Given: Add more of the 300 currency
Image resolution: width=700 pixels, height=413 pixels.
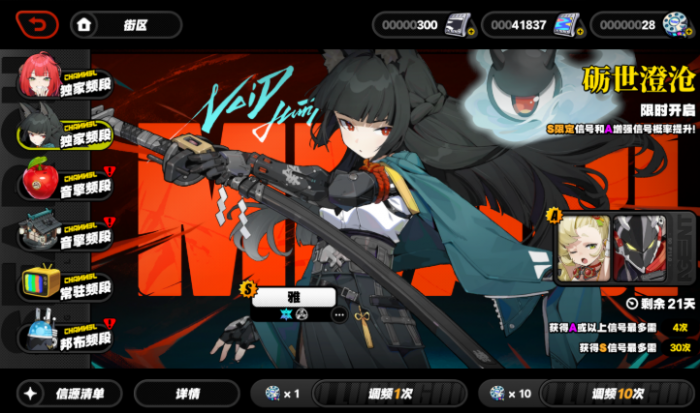Looking at the screenshot, I should (470, 33).
